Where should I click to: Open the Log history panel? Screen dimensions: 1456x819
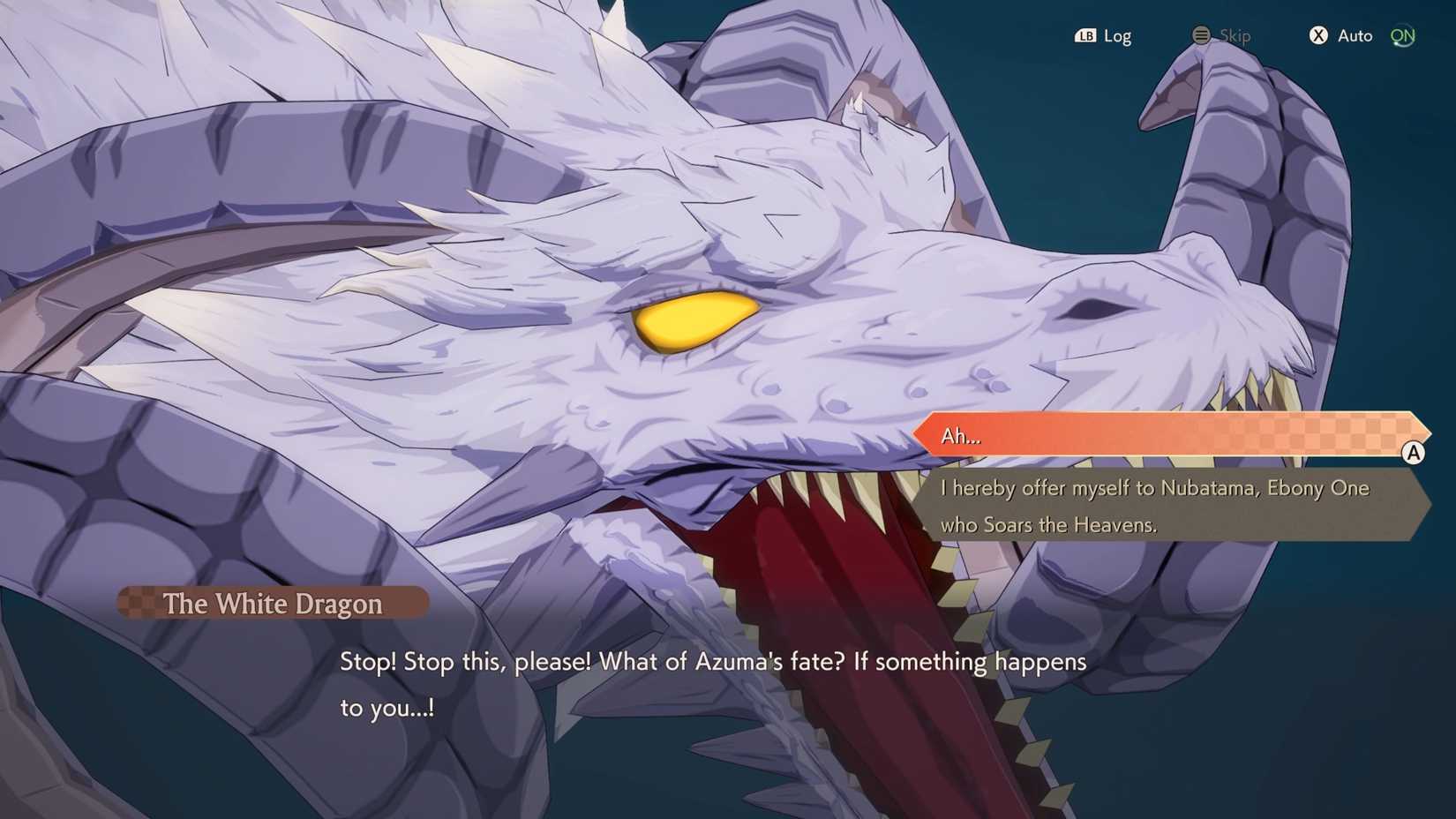pyautogui.click(x=1103, y=35)
